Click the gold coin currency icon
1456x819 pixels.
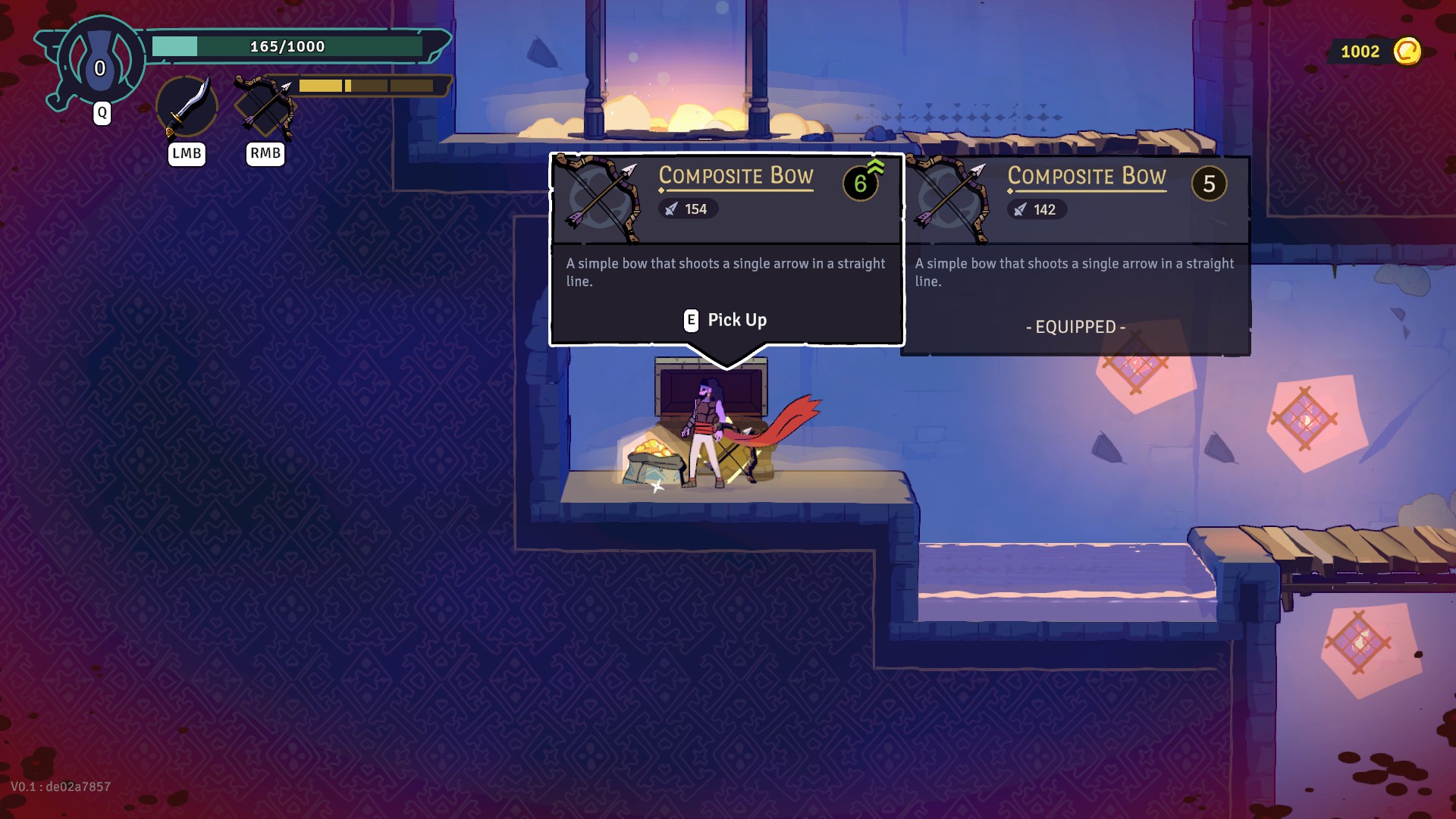tap(1407, 52)
